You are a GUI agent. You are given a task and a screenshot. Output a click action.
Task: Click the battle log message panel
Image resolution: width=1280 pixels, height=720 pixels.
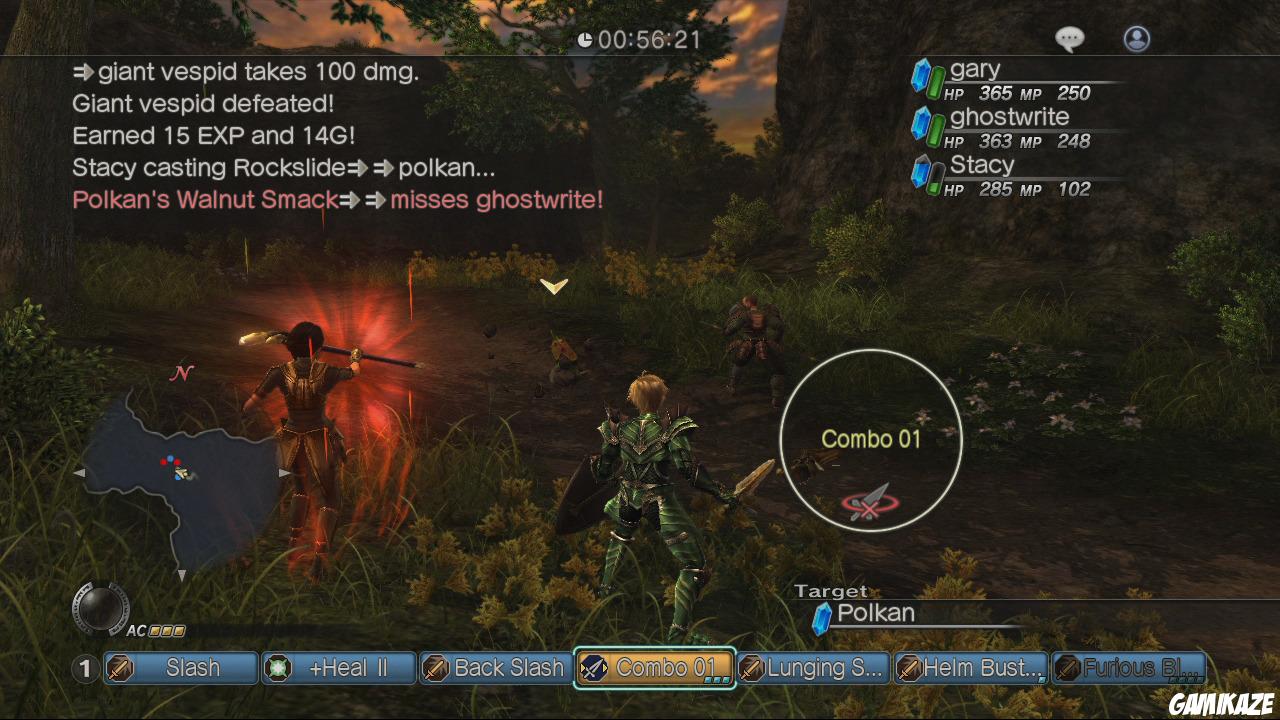pos(340,136)
